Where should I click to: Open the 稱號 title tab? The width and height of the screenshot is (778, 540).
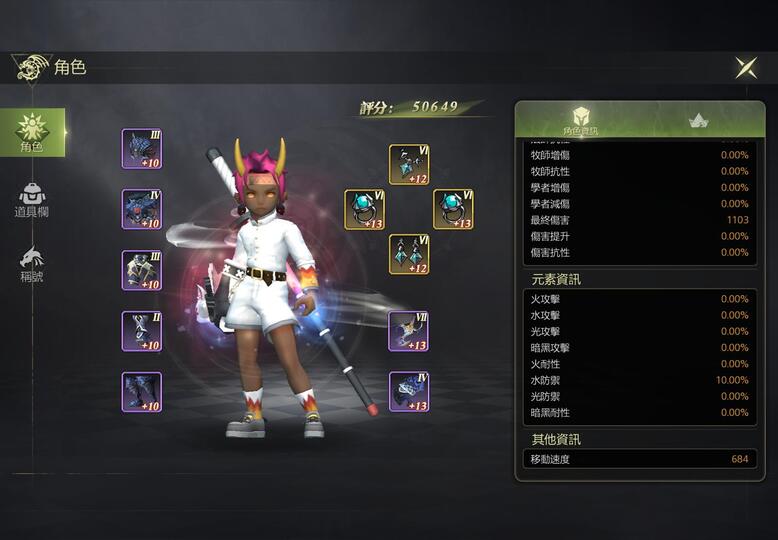coord(32,263)
